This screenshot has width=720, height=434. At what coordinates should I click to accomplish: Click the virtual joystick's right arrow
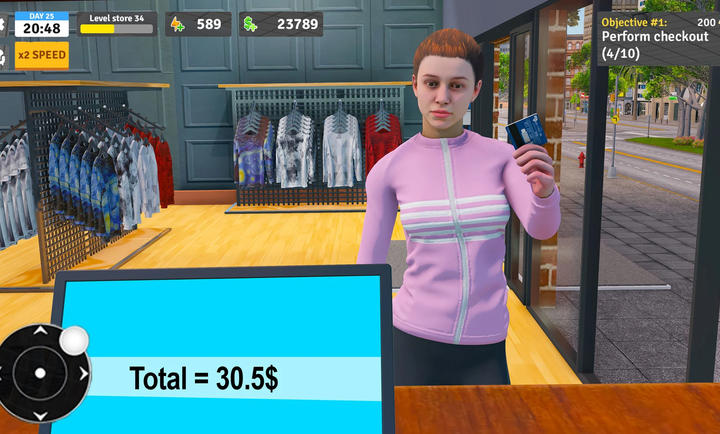tap(83, 374)
